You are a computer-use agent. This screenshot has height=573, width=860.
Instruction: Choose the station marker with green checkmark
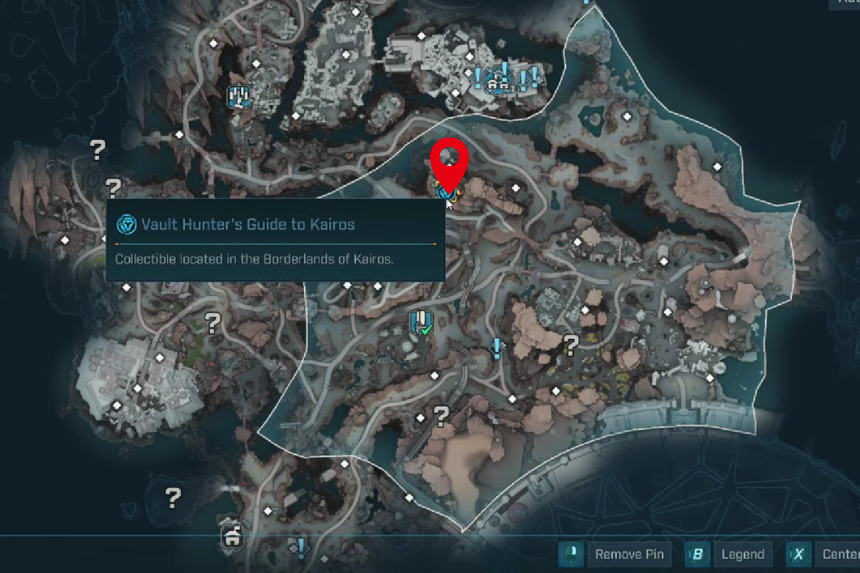pyautogui.click(x=421, y=323)
